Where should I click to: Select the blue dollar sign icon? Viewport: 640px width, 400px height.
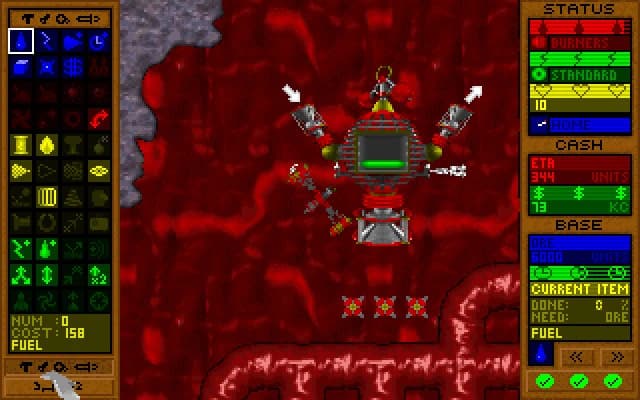coord(73,67)
